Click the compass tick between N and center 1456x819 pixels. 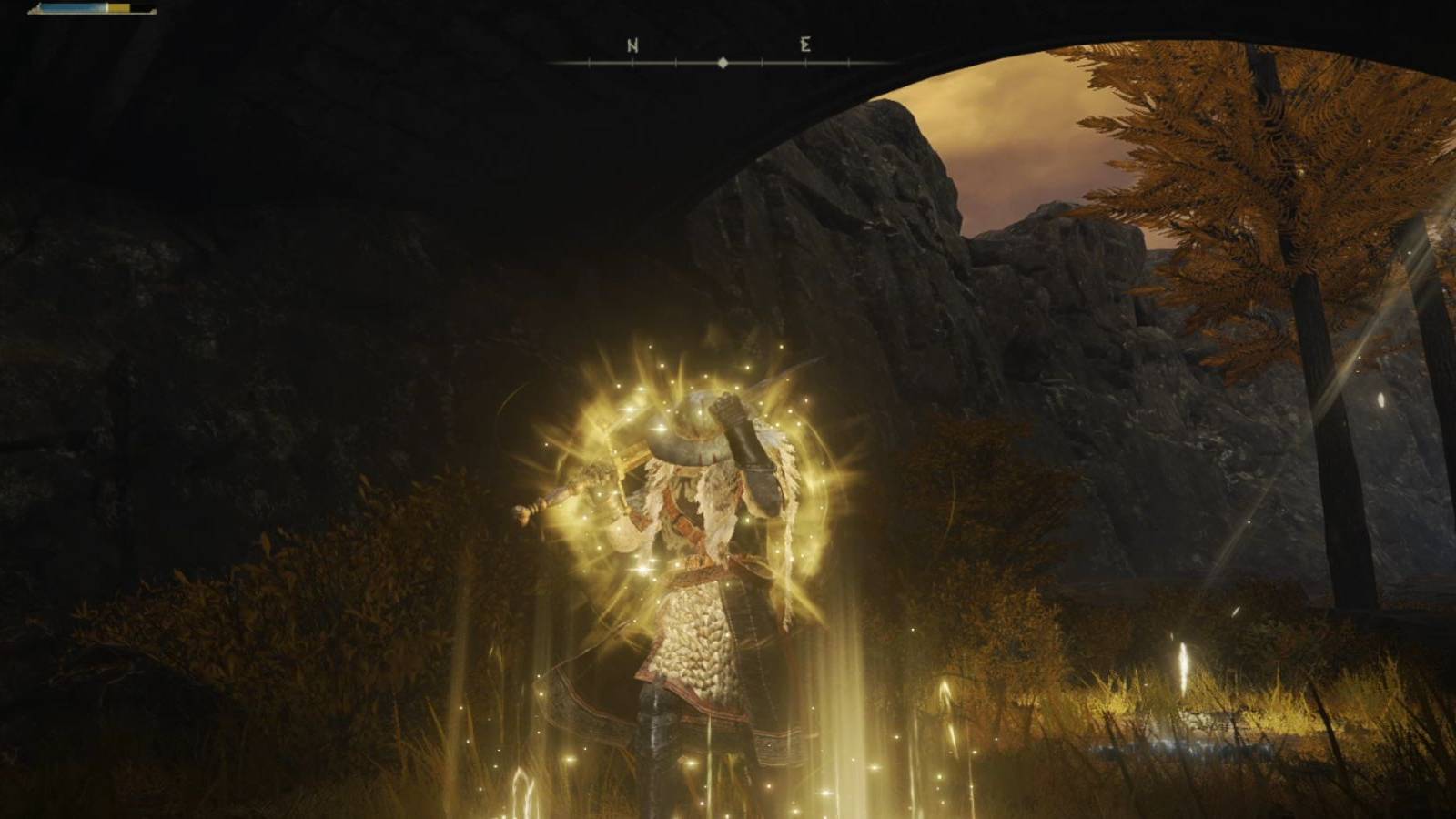coord(675,63)
